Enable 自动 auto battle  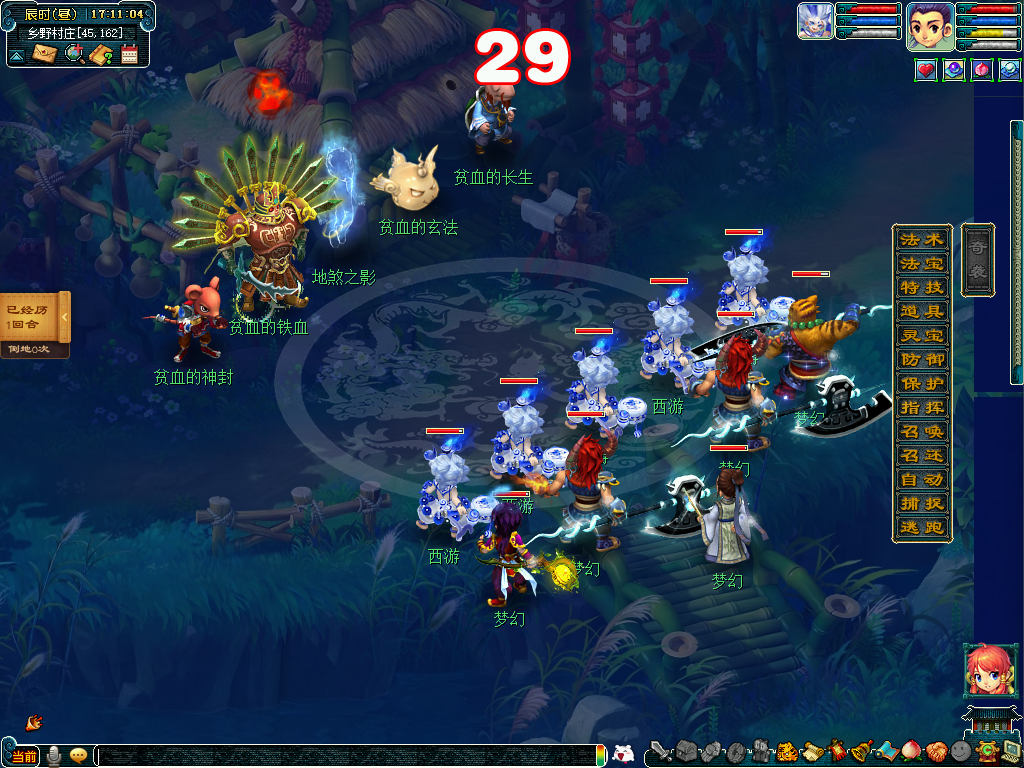coord(921,480)
